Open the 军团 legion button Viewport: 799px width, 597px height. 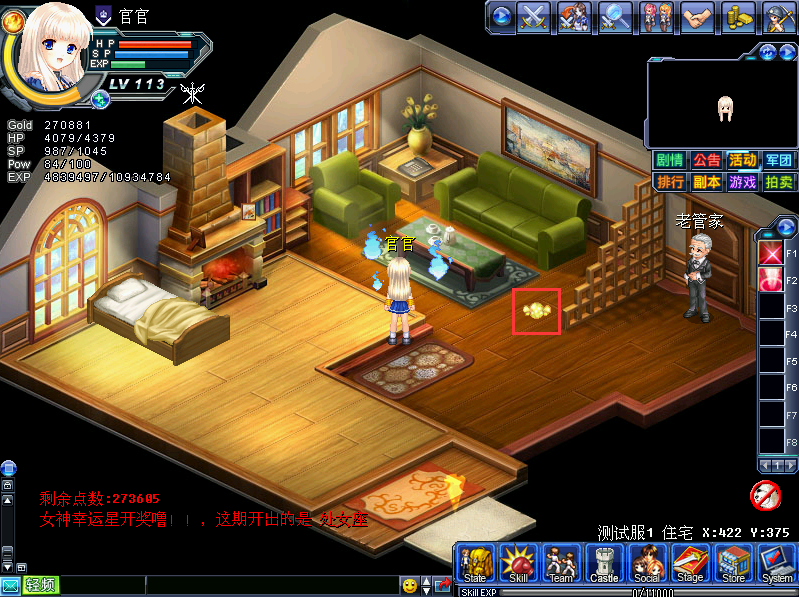click(x=778, y=160)
